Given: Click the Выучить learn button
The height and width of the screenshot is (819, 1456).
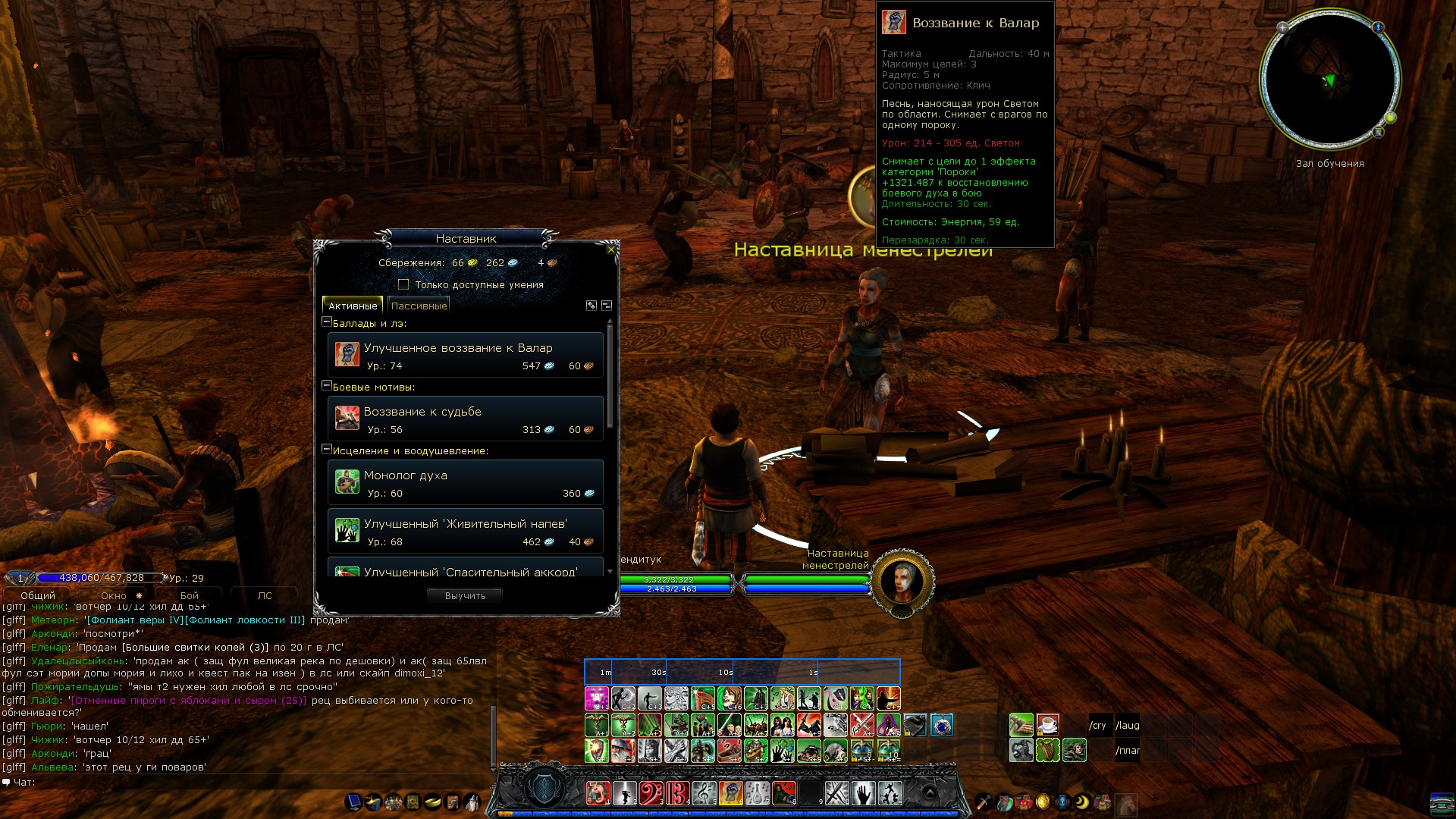Looking at the screenshot, I should point(465,596).
